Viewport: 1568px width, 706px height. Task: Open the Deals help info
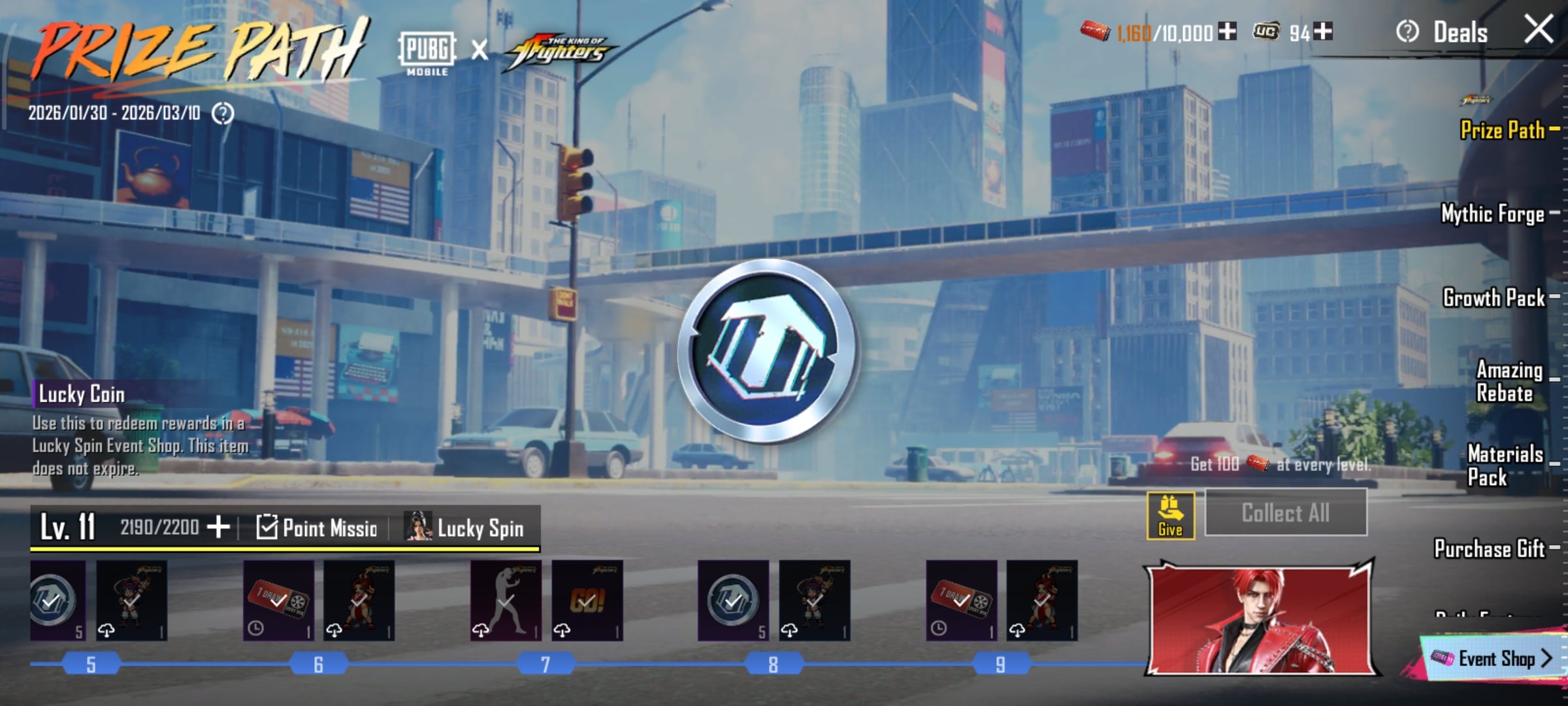point(1407,32)
